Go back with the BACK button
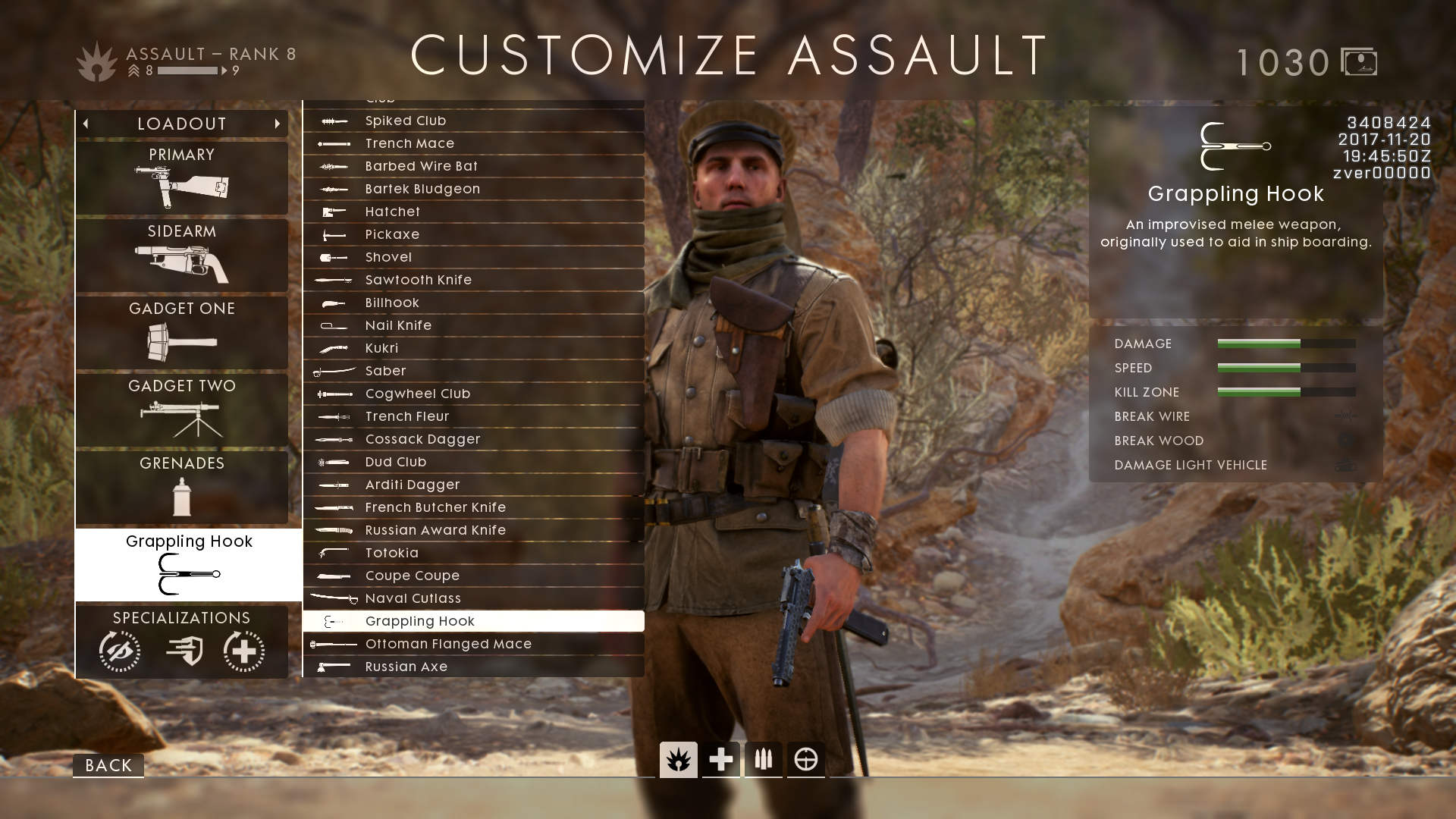This screenshot has height=819, width=1456. tap(108, 765)
